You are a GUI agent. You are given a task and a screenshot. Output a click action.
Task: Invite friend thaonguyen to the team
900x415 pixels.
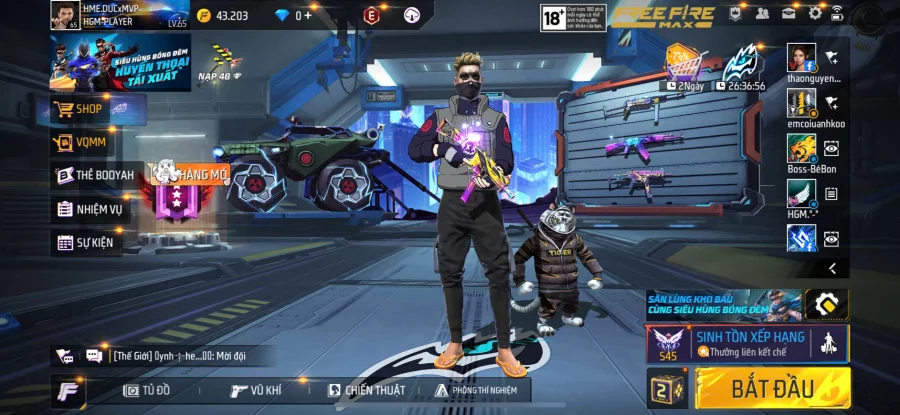[x=831, y=56]
